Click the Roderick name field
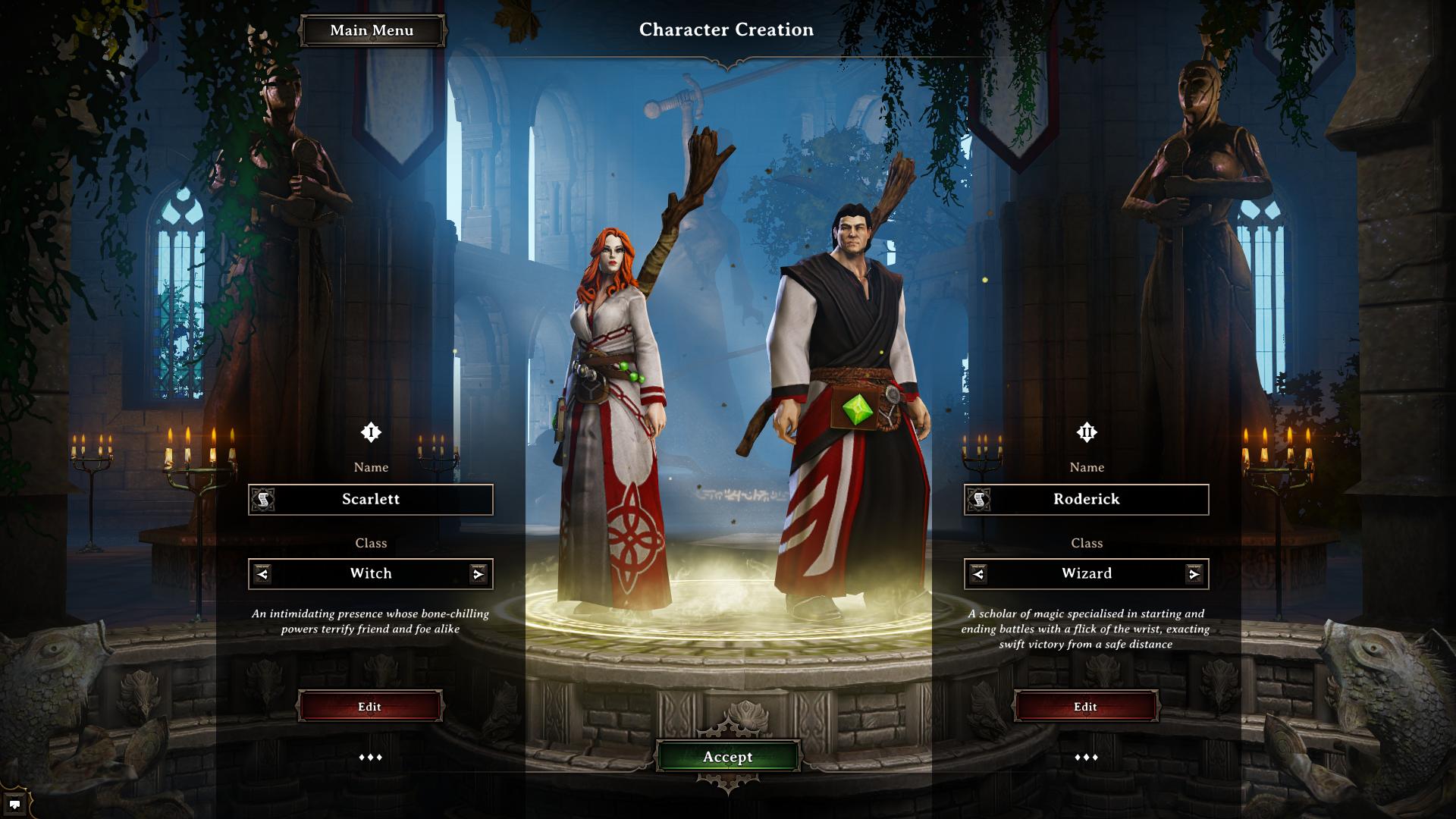The height and width of the screenshot is (819, 1456). 1095,499
